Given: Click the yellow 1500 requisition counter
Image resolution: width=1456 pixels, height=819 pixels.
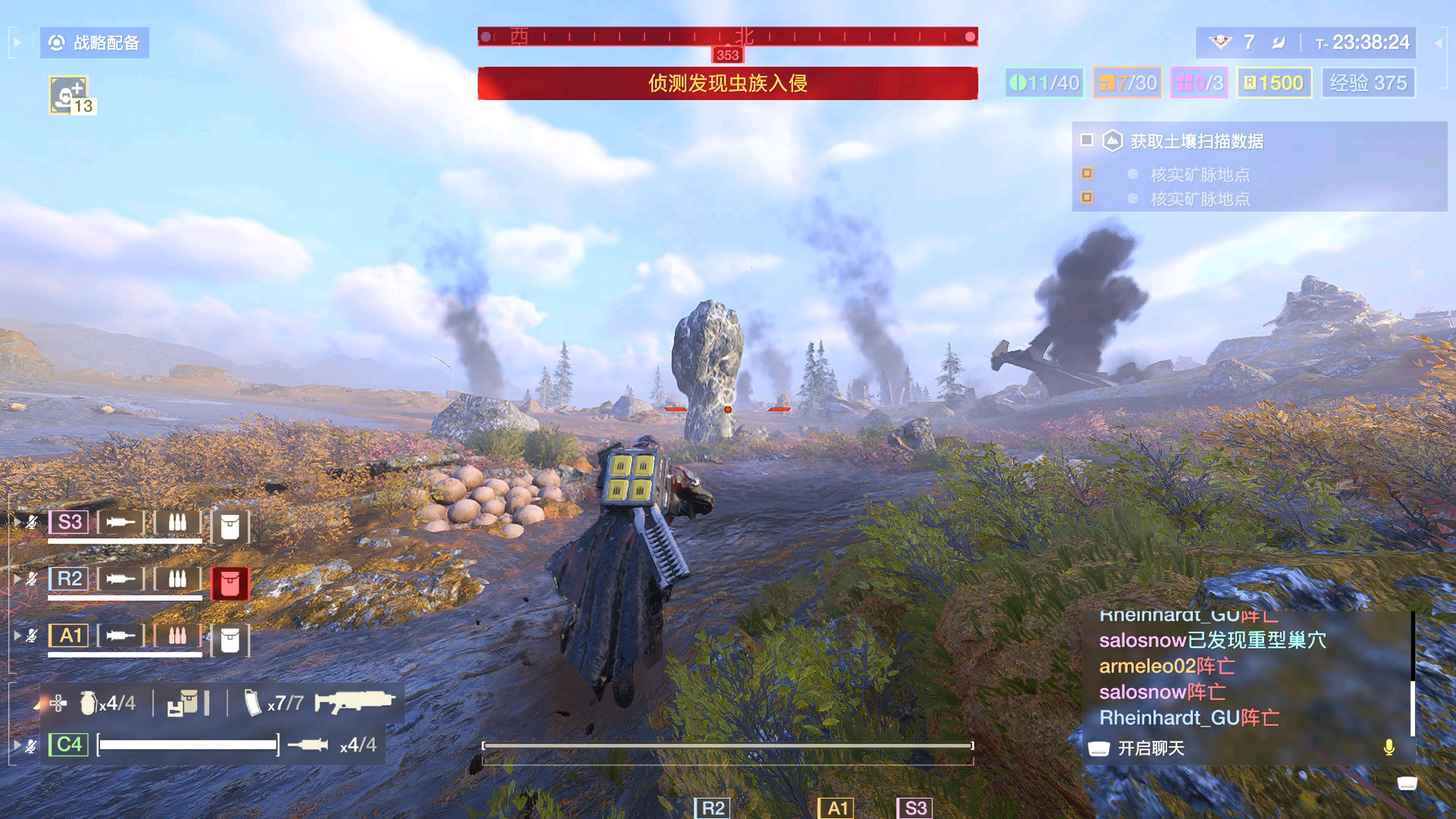Looking at the screenshot, I should click(1274, 83).
